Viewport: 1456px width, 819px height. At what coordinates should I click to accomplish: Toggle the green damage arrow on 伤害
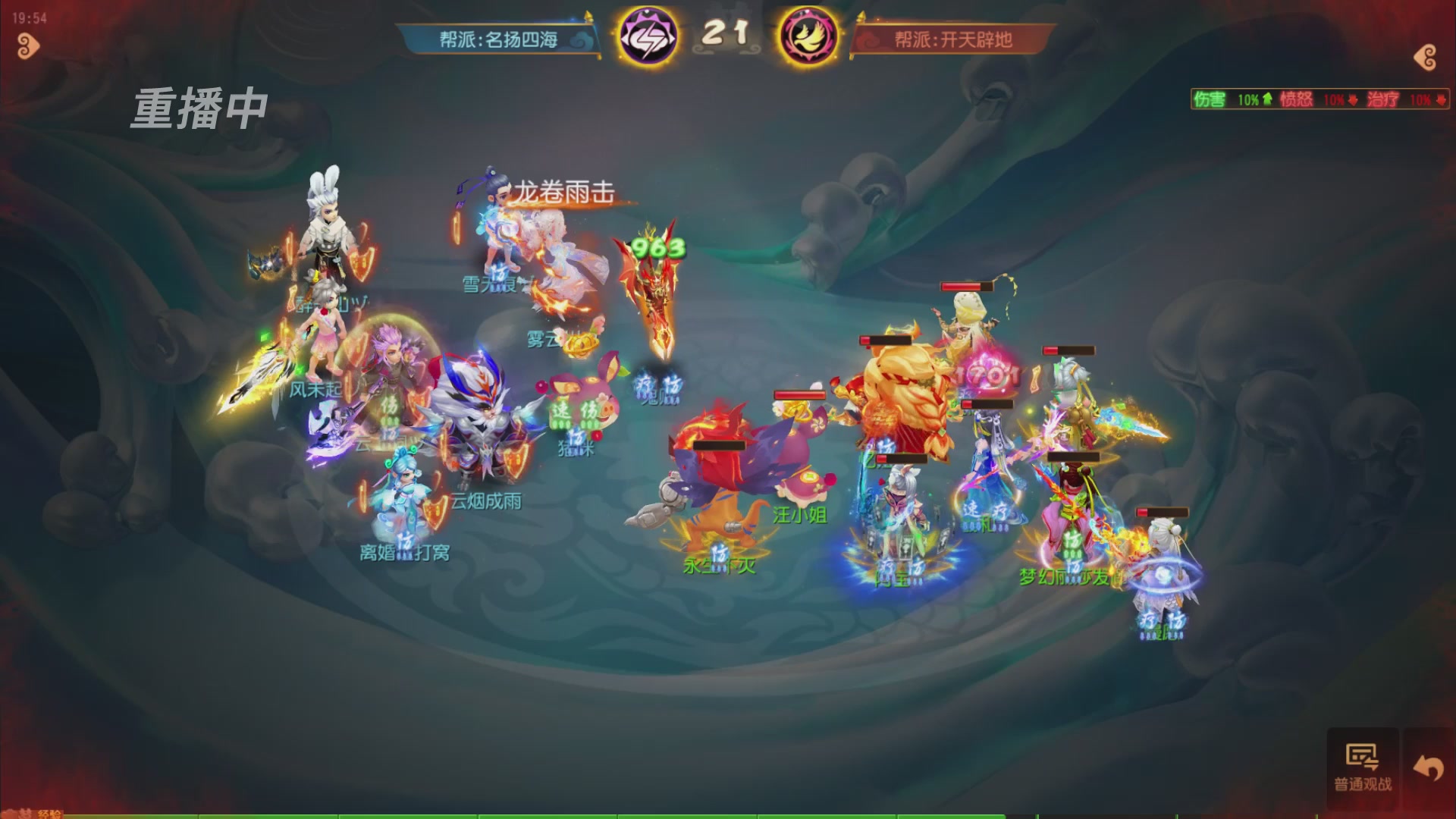click(x=1266, y=99)
